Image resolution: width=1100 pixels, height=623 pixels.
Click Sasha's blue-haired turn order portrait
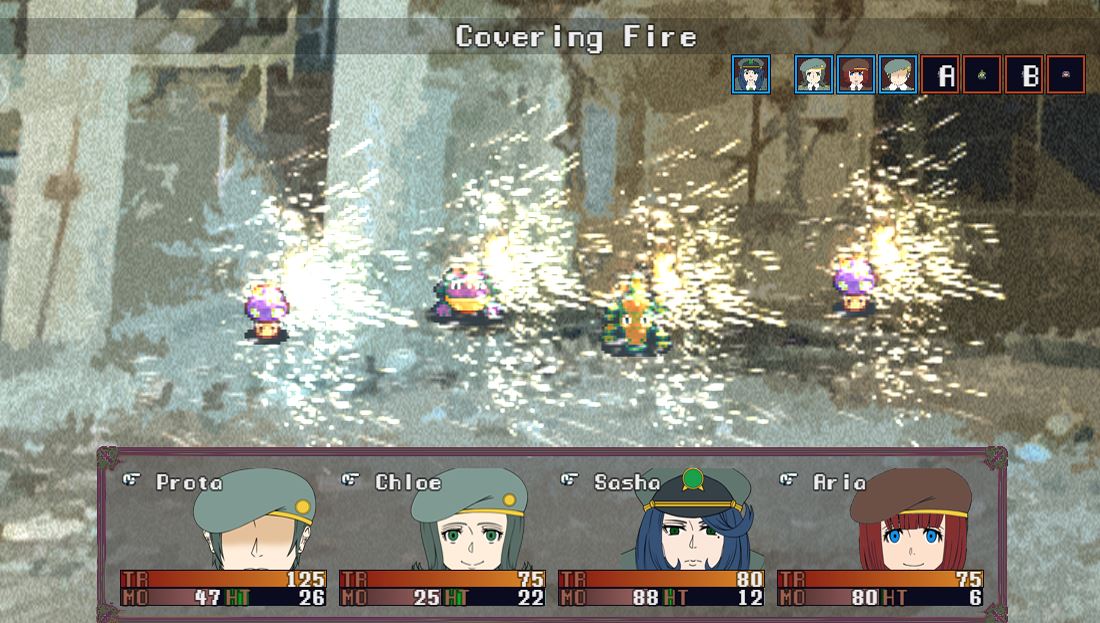click(751, 75)
